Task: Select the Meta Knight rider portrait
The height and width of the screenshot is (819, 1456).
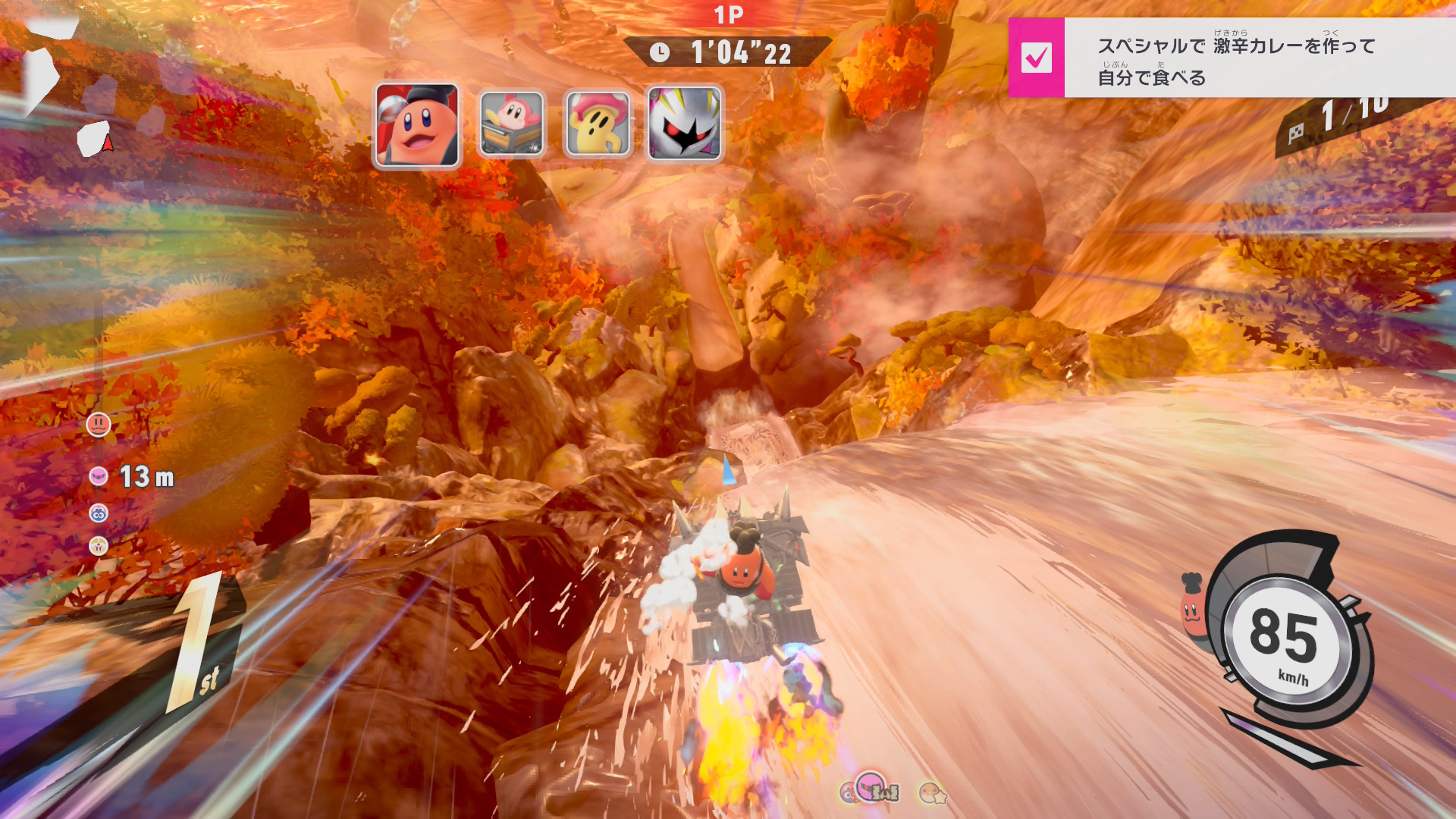Action: click(x=684, y=124)
